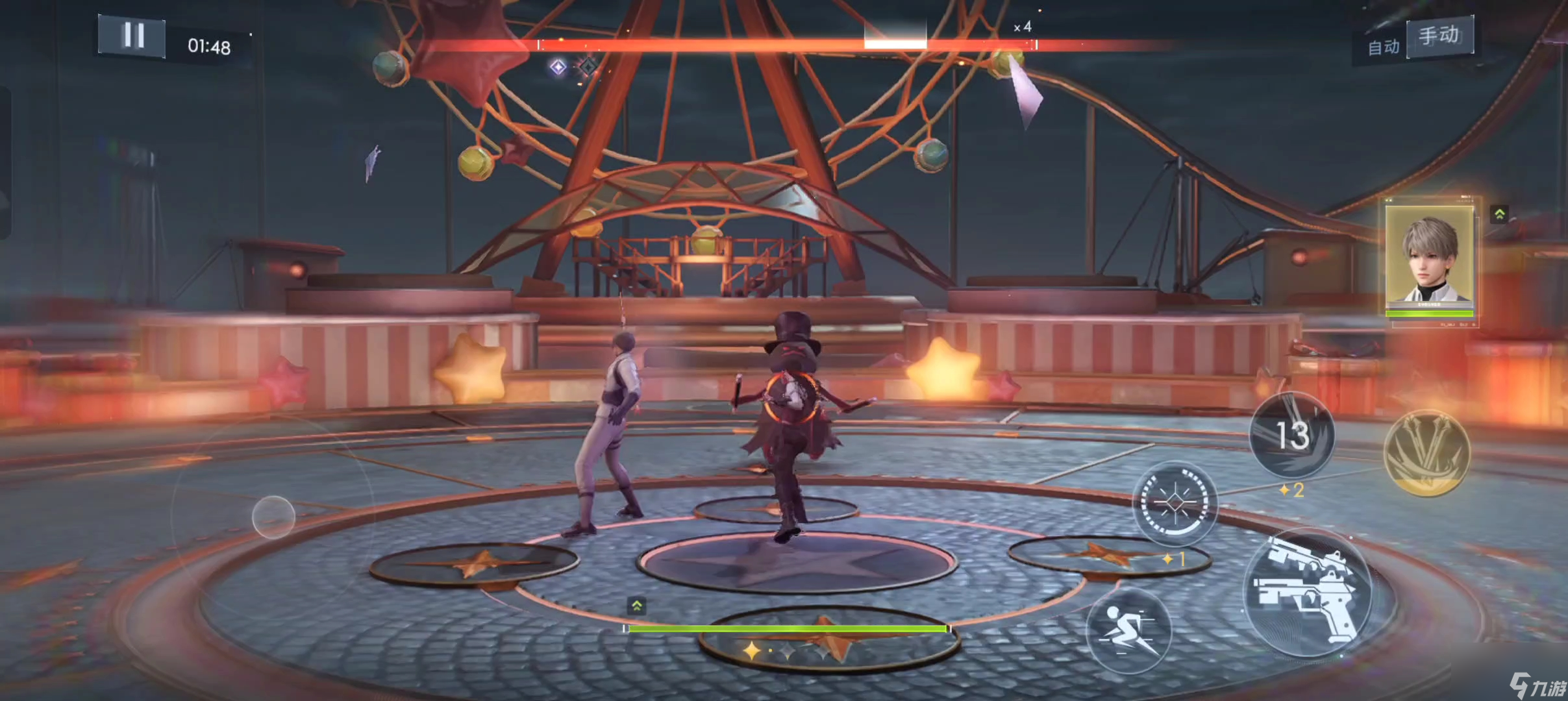Select manual (手动) combat mode
Viewport: 1568px width, 701px height.
(x=1439, y=35)
